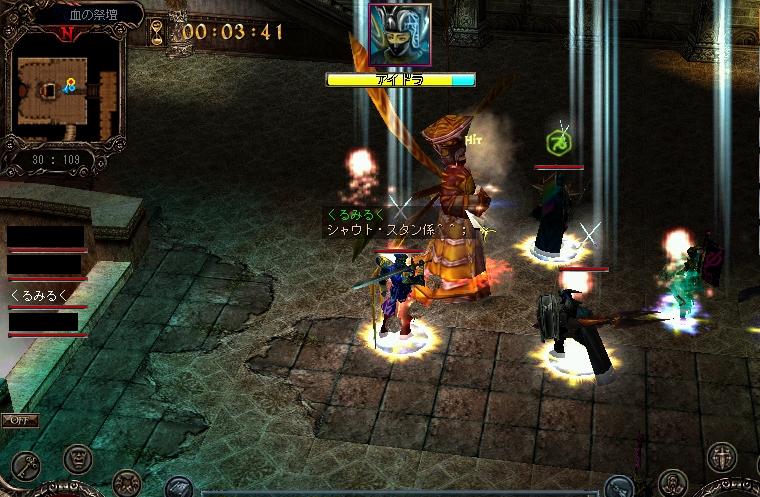Click the アイドラ boss portrait

(399, 34)
